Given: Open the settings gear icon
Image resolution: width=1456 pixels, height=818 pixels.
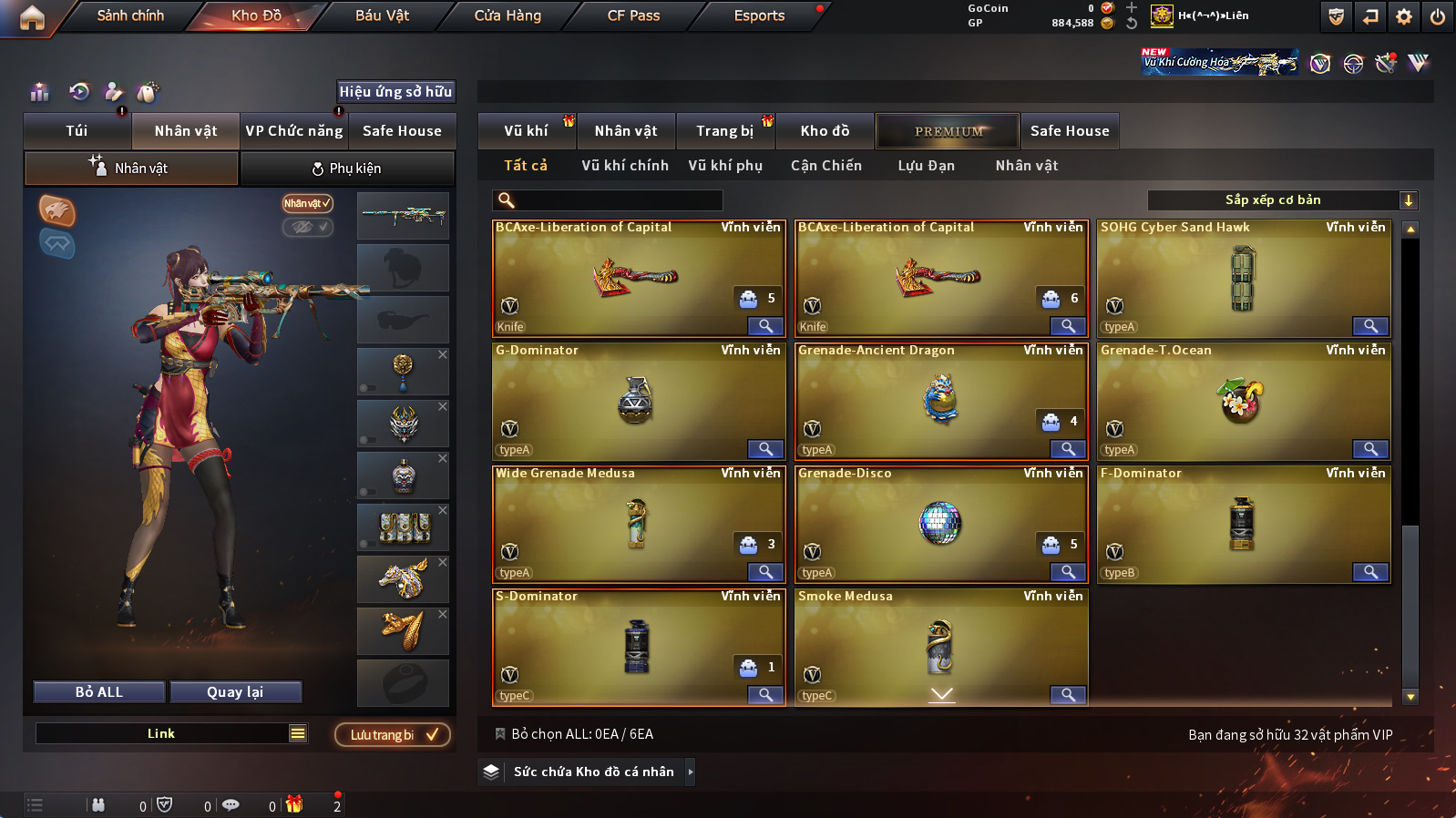Looking at the screenshot, I should coord(1404,16).
